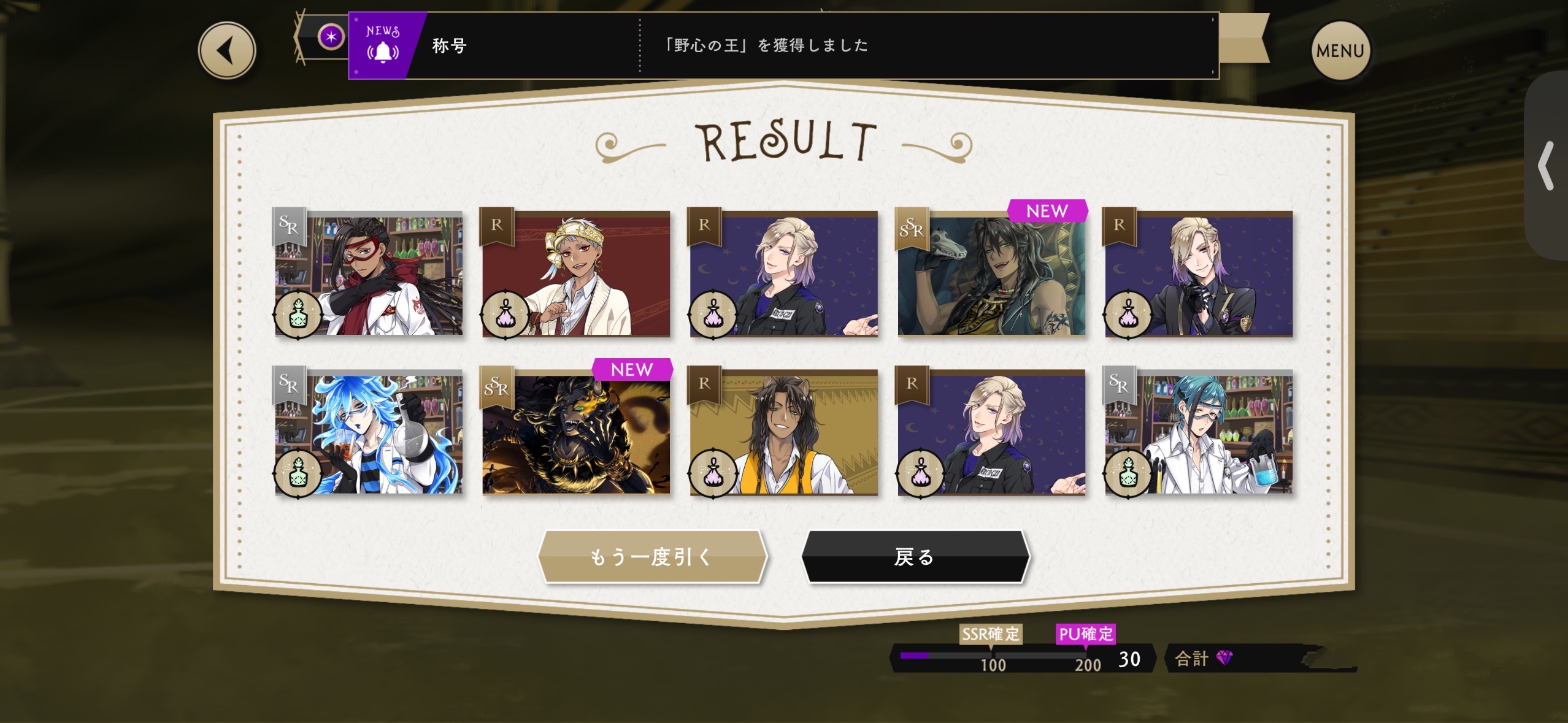Pick the R card with yellow vest
Viewport: 1568px width, 723px height.
[783, 433]
